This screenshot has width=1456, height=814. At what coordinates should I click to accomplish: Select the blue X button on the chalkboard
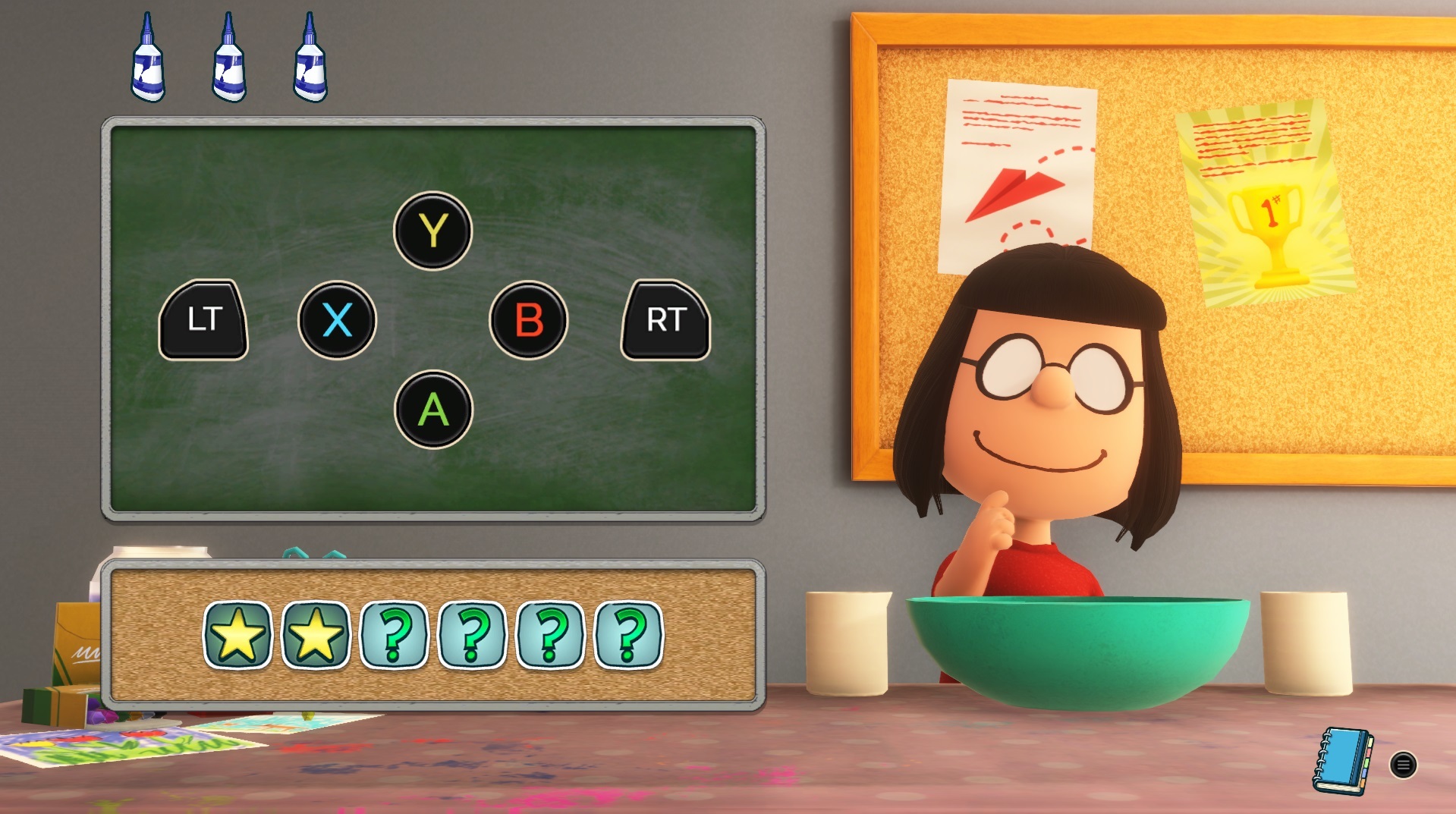[x=338, y=319]
